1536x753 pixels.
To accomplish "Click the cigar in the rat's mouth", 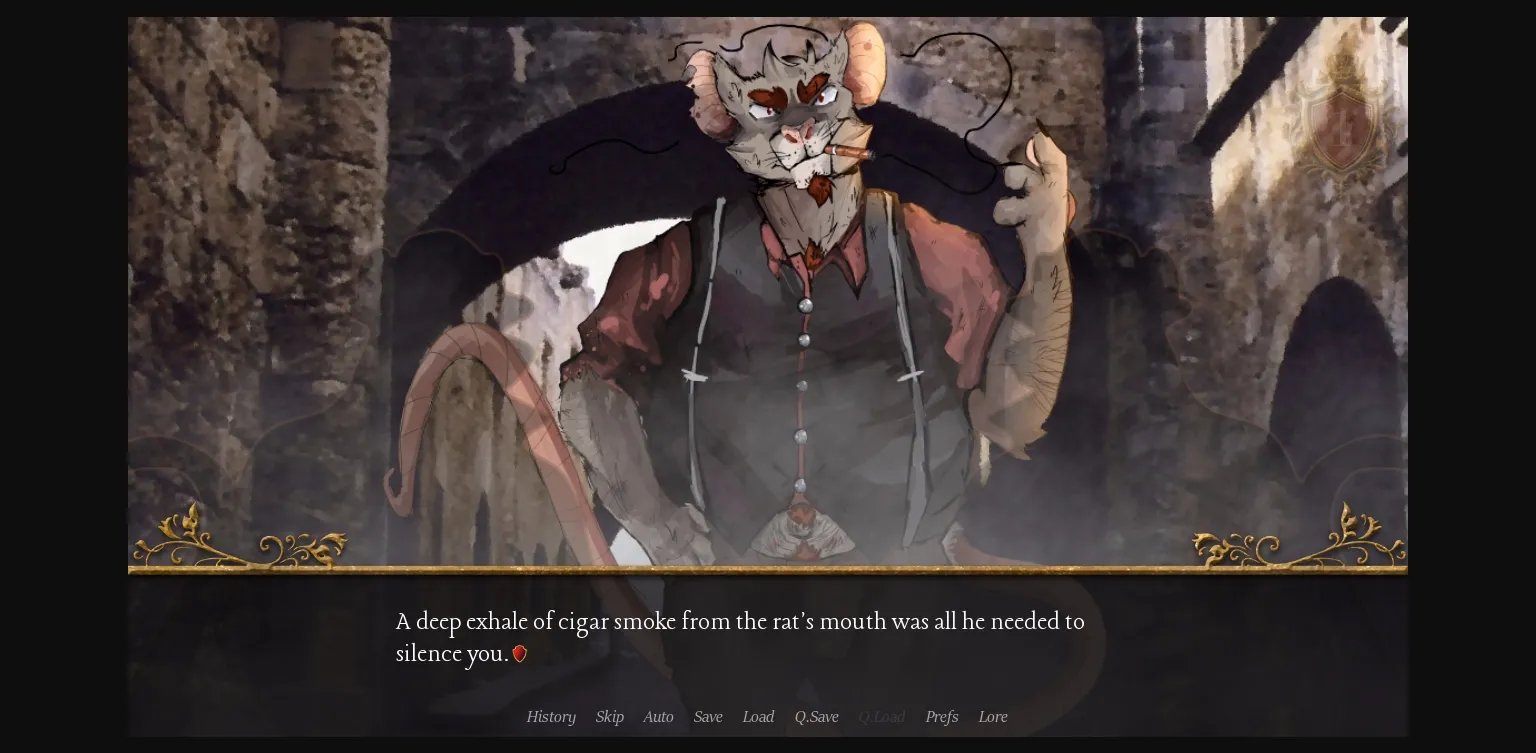I will [x=849, y=153].
